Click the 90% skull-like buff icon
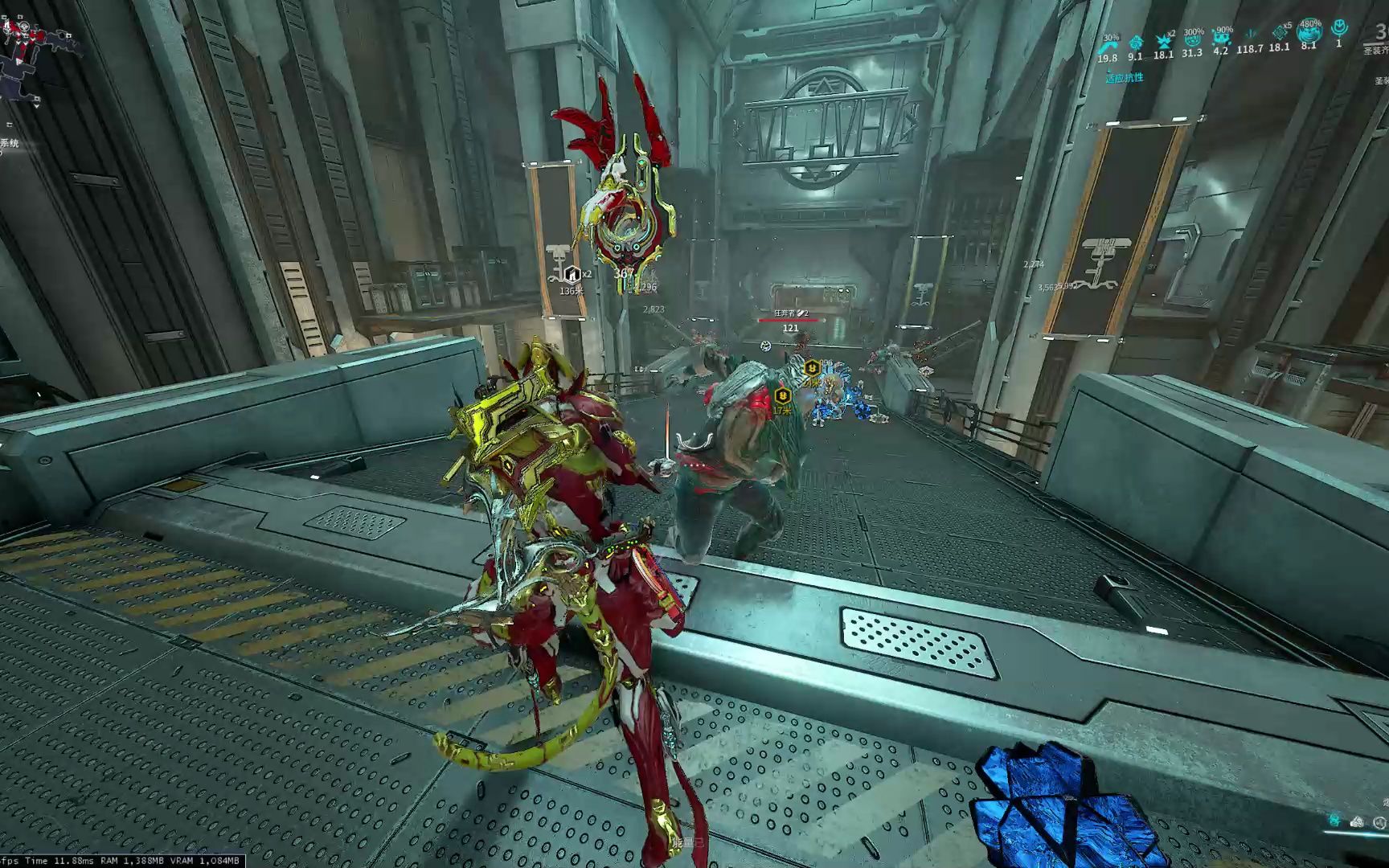Viewport: 1389px width, 868px height. tap(1221, 39)
